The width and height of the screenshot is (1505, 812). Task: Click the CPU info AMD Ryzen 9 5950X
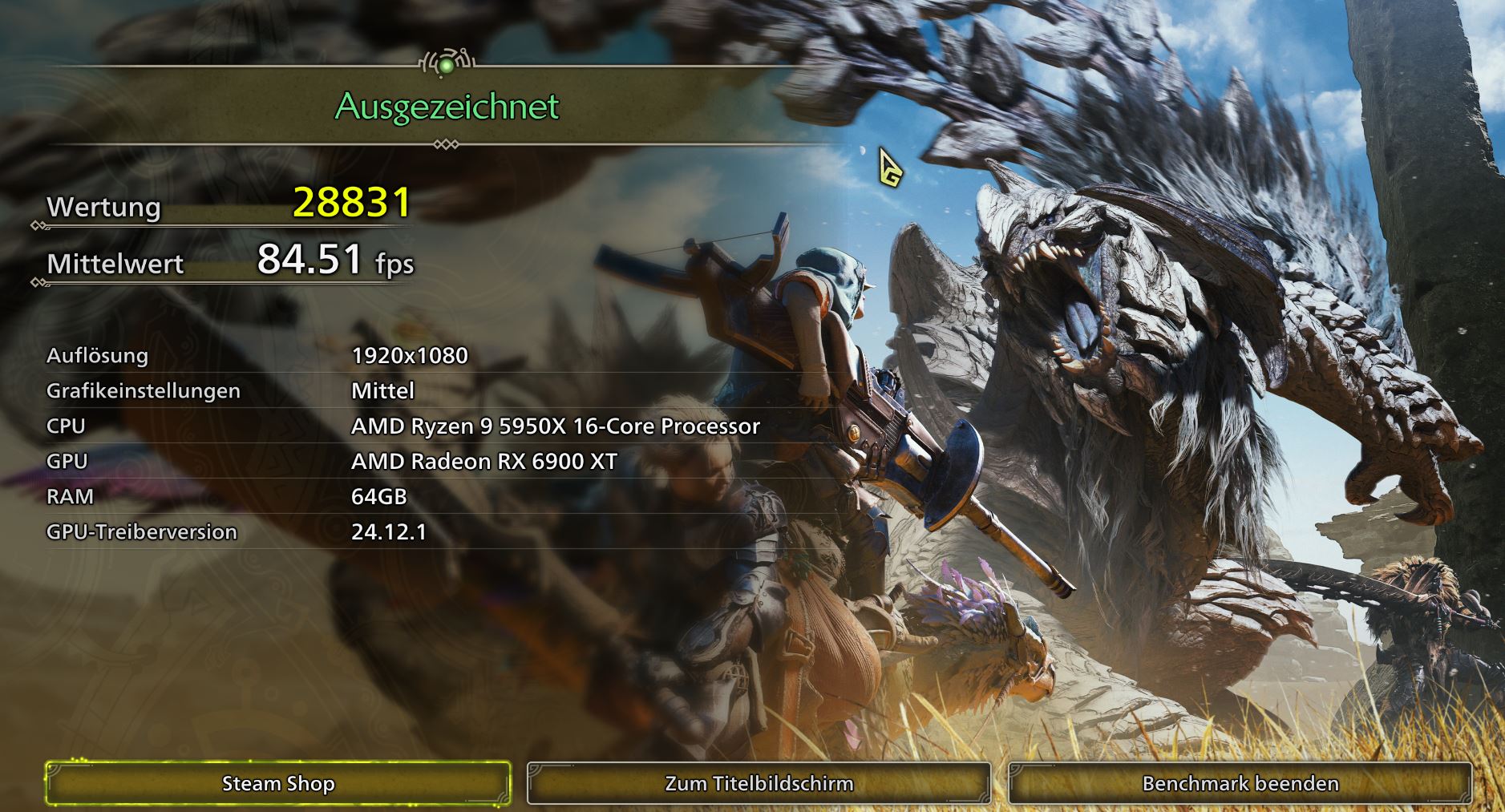point(556,426)
